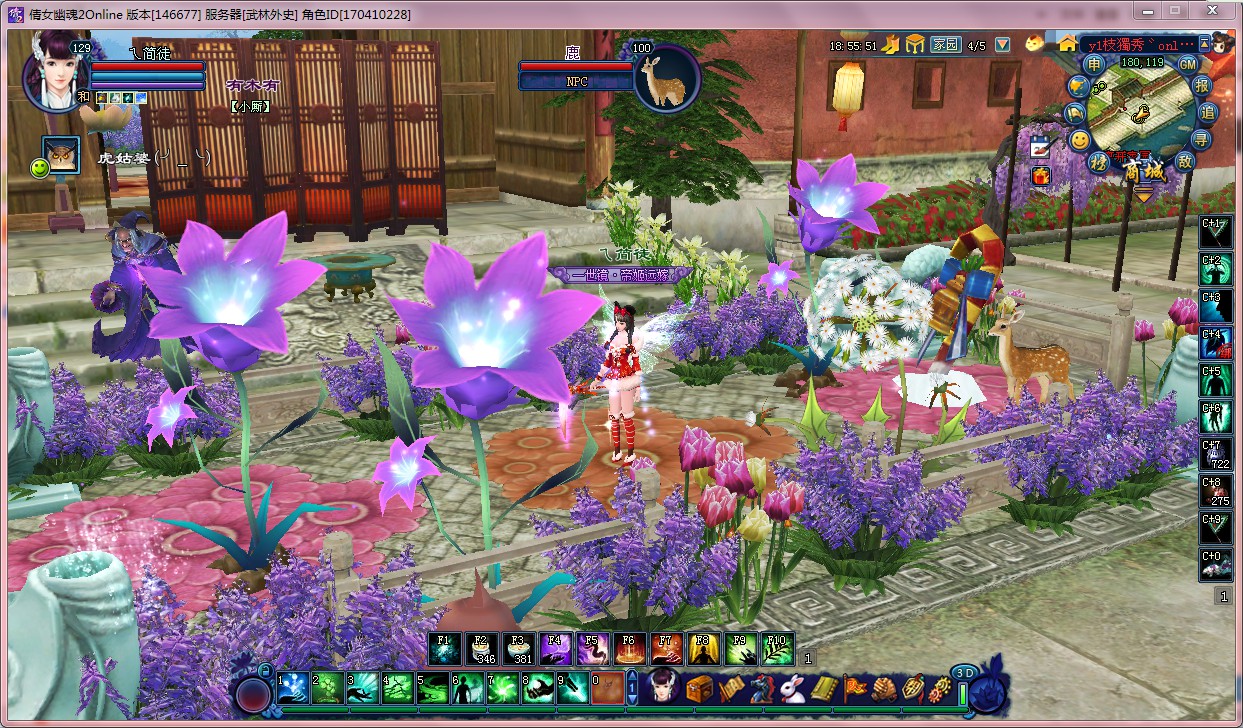Open the treasure chest bag icon
Viewport: 1243px width, 728px height.
[x=698, y=687]
